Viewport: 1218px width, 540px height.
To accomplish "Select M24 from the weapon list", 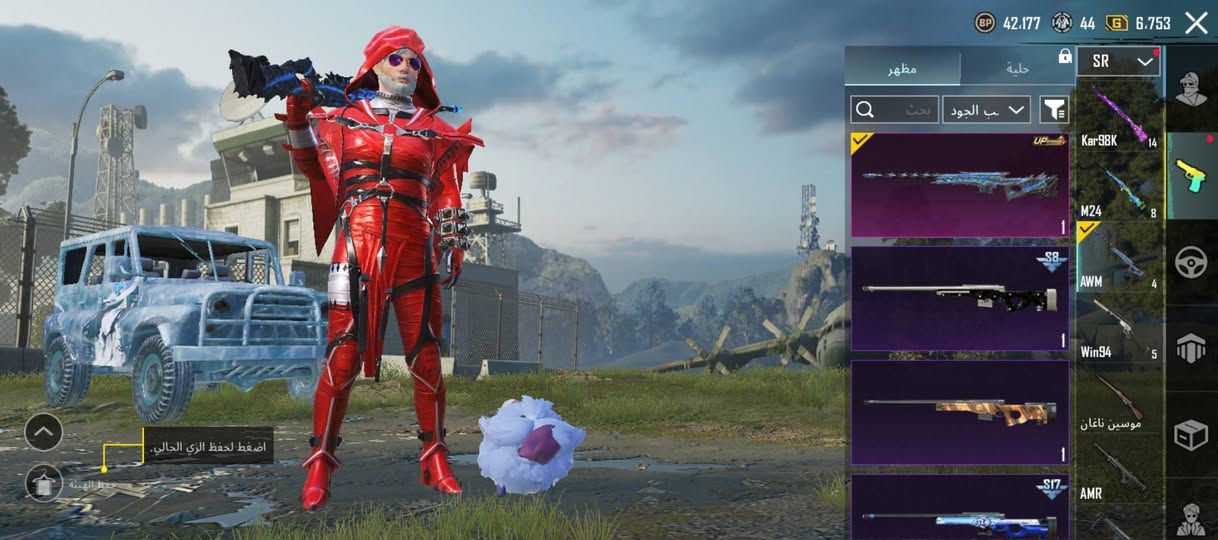I will pos(1119,190).
